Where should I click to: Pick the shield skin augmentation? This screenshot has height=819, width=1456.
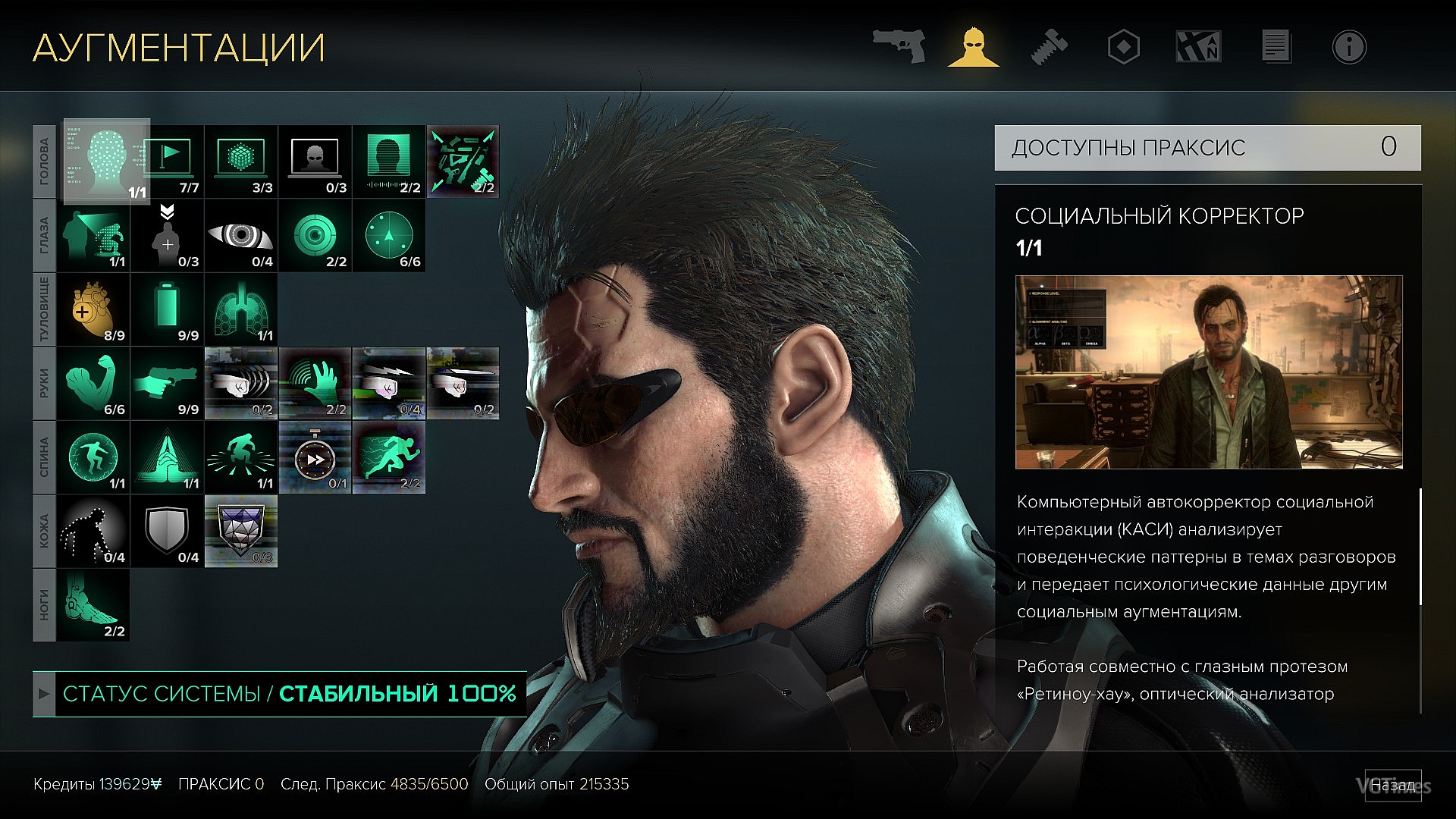tap(168, 532)
